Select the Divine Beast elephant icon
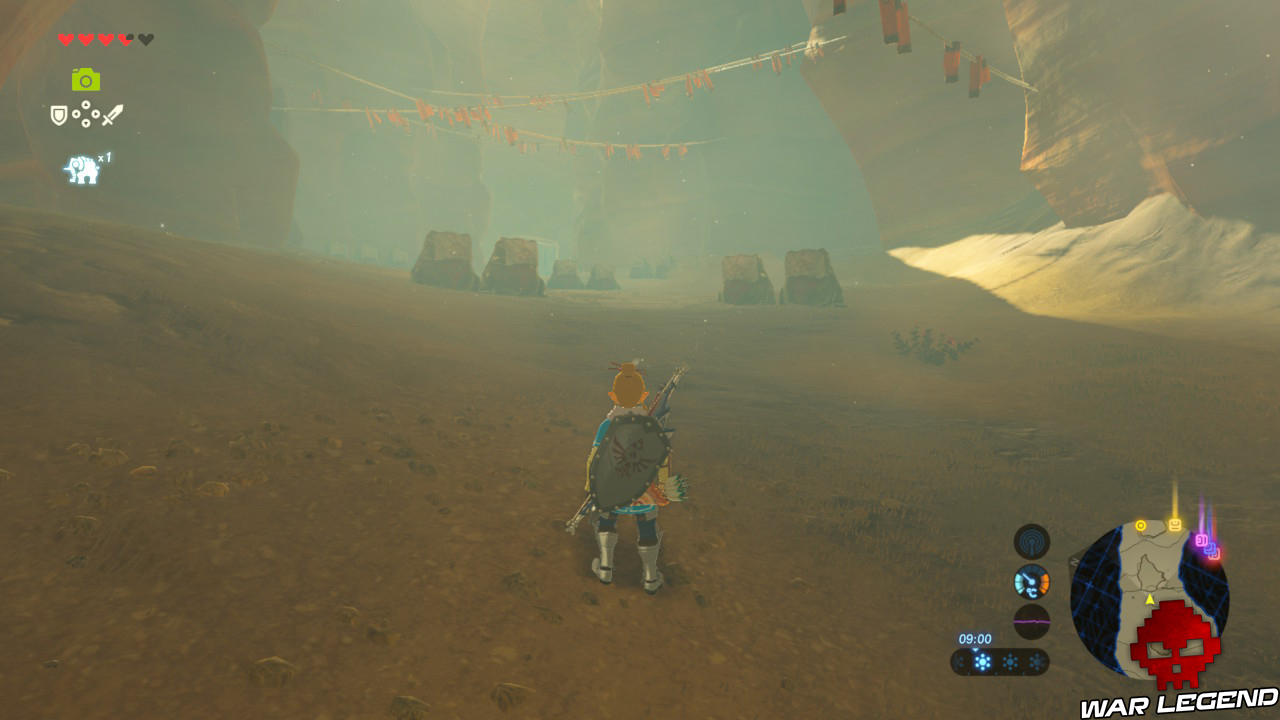This screenshot has height=720, width=1280. 82,165
